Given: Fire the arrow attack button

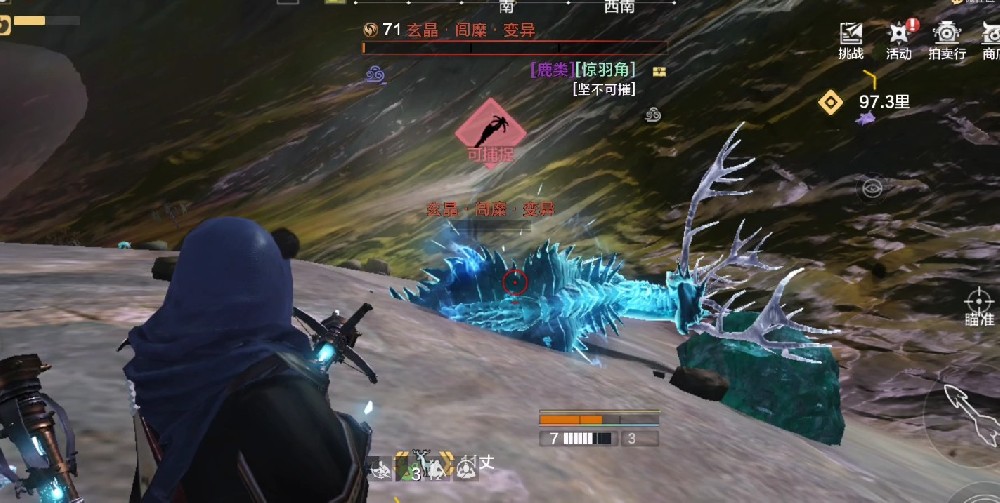Looking at the screenshot, I should coord(964,411).
